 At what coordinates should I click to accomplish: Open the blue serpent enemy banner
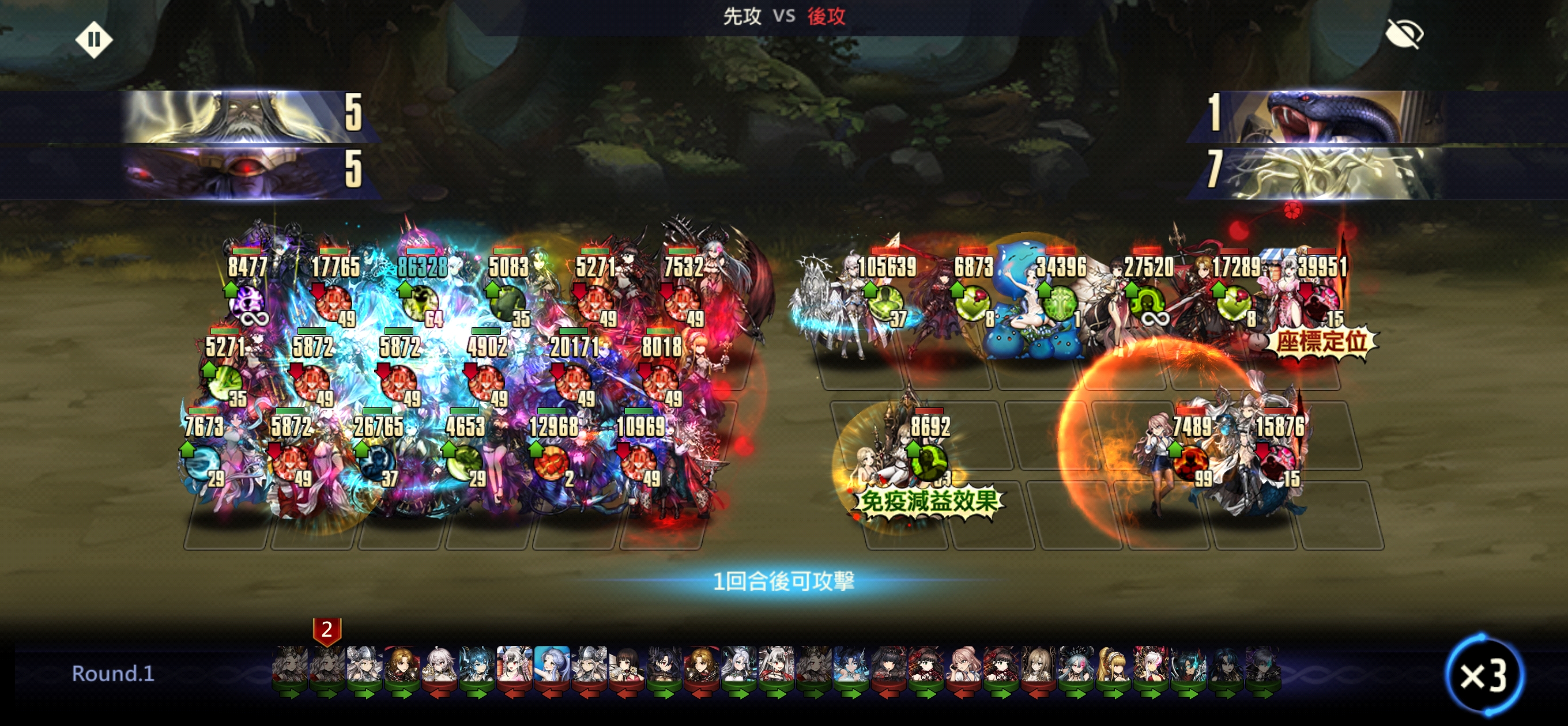[x=1327, y=116]
